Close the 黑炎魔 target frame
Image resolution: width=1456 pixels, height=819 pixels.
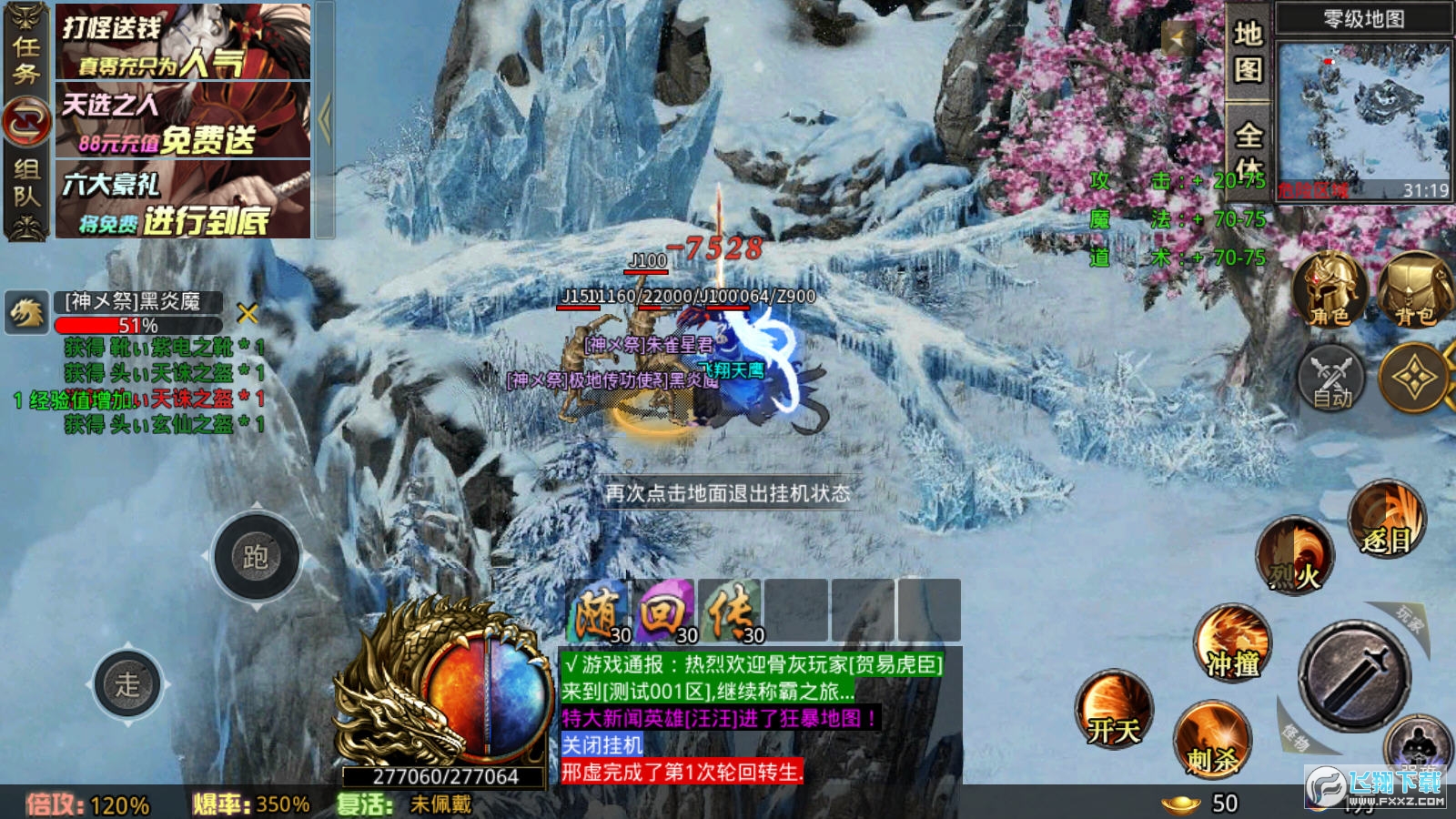click(x=247, y=314)
